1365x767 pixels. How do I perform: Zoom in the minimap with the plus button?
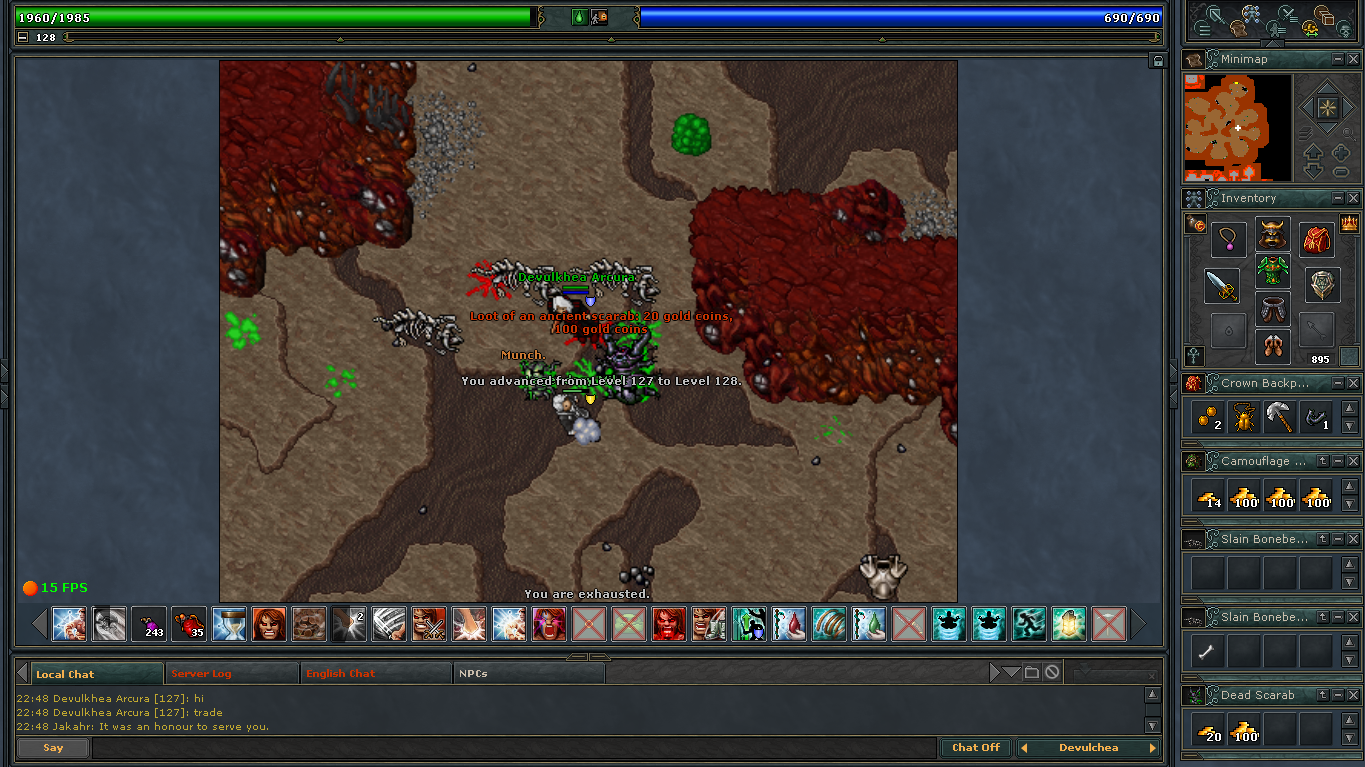coord(1340,153)
